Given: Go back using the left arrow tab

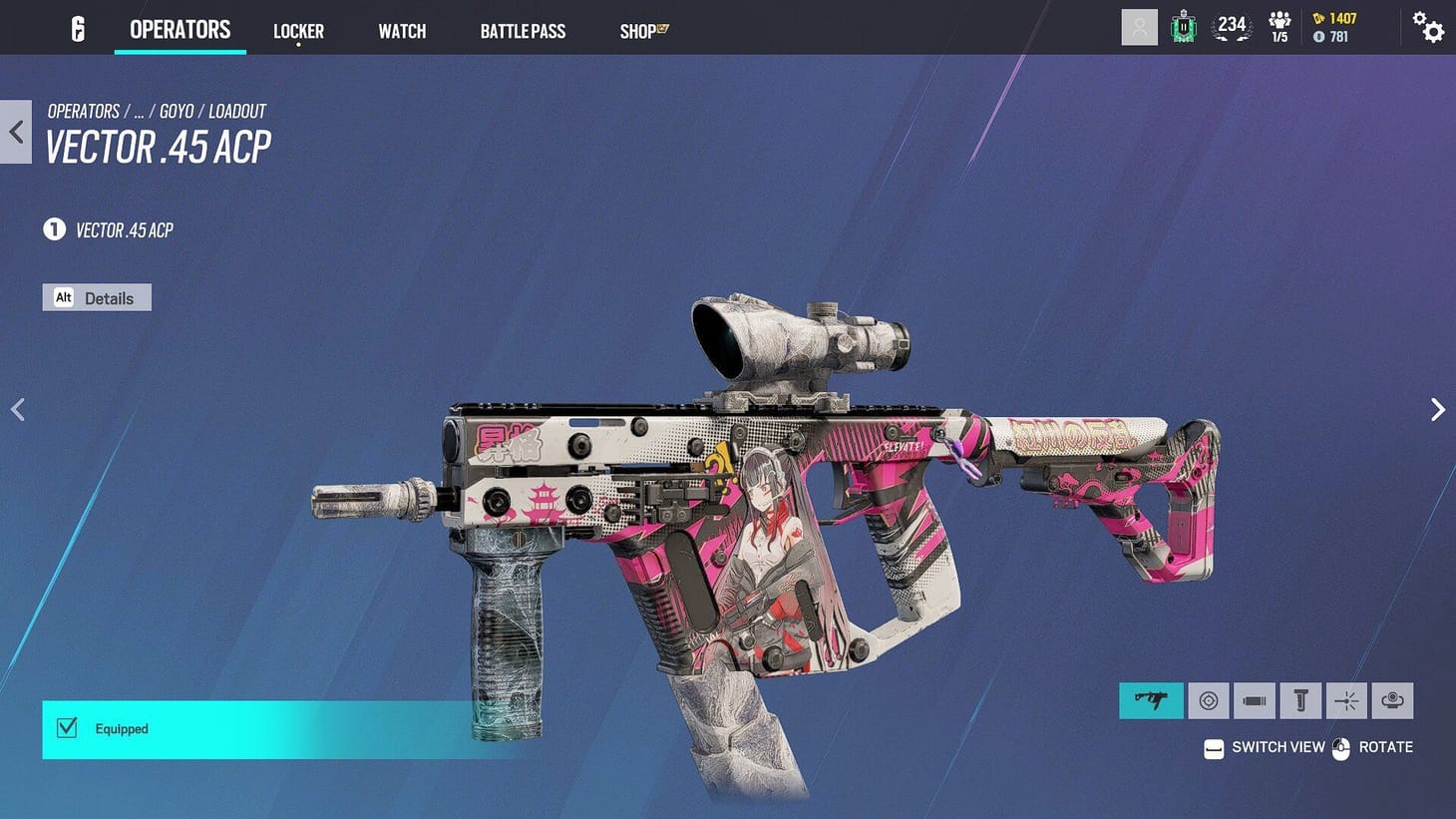Looking at the screenshot, I should [x=16, y=132].
